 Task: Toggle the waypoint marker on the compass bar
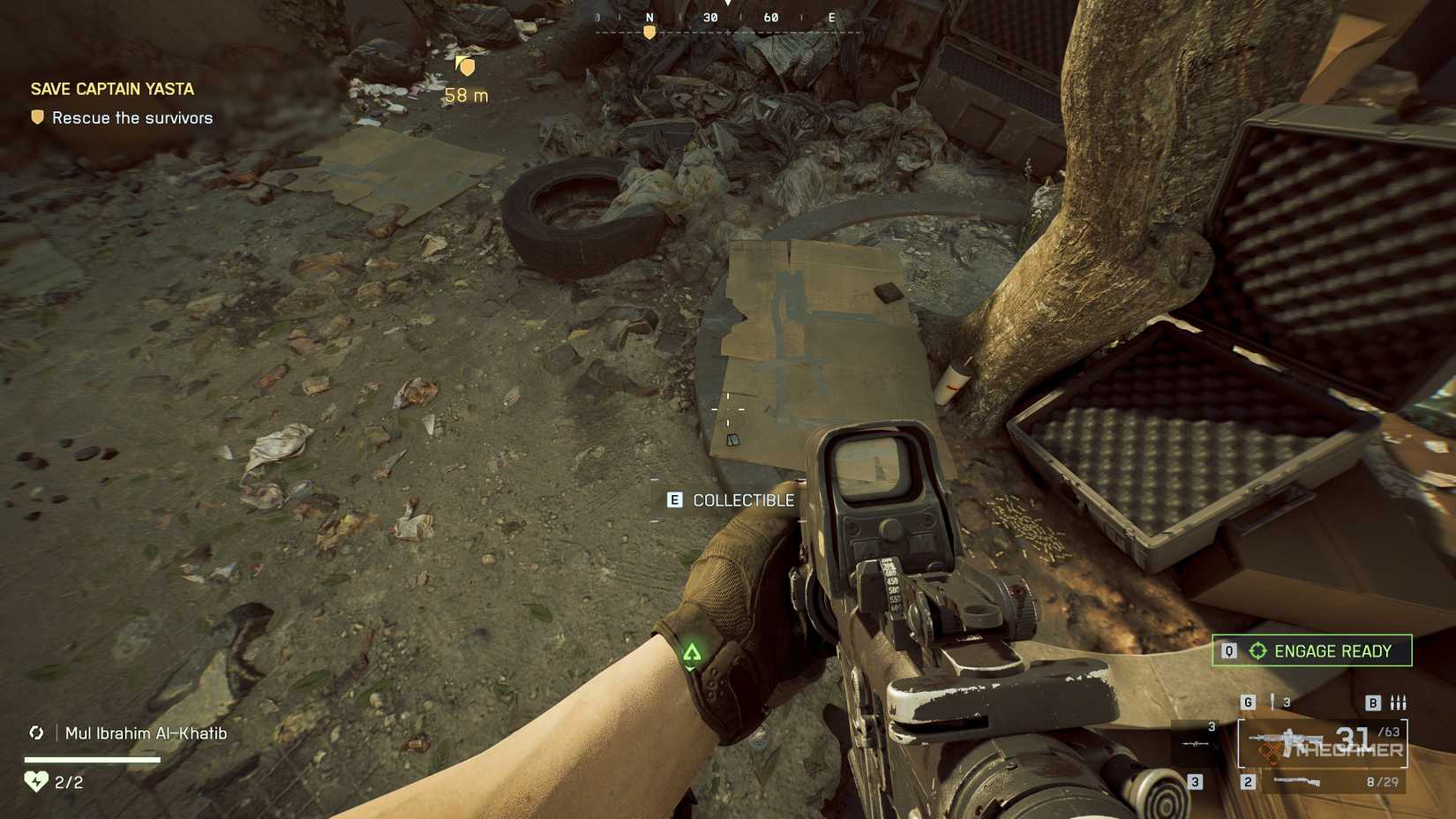(650, 30)
